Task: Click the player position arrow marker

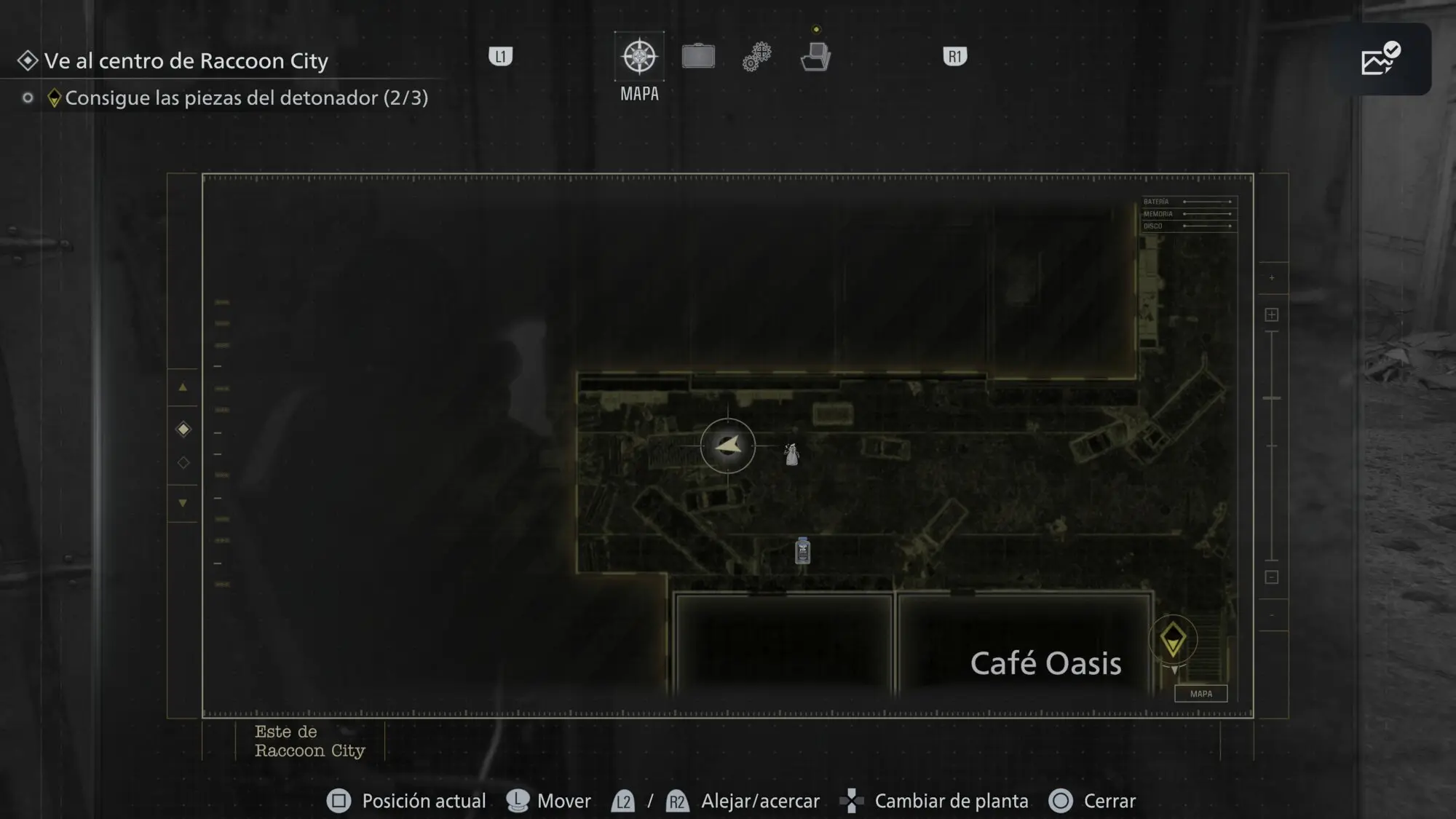Action: click(x=728, y=446)
